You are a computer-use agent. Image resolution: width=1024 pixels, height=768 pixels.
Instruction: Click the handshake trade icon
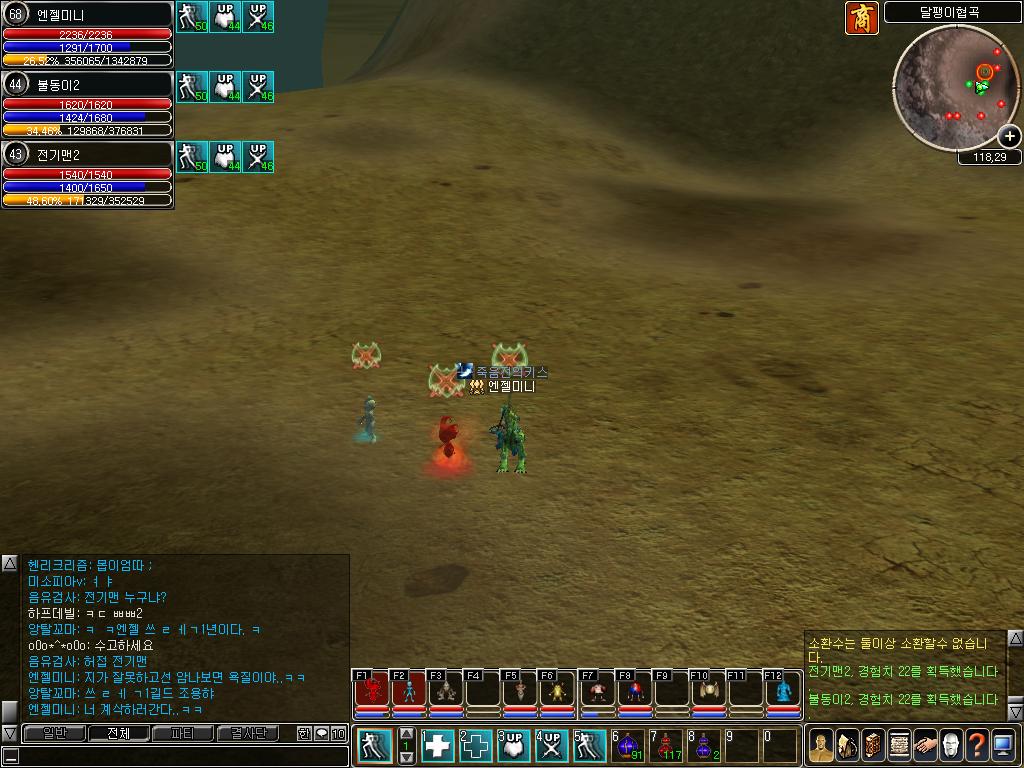(x=925, y=745)
